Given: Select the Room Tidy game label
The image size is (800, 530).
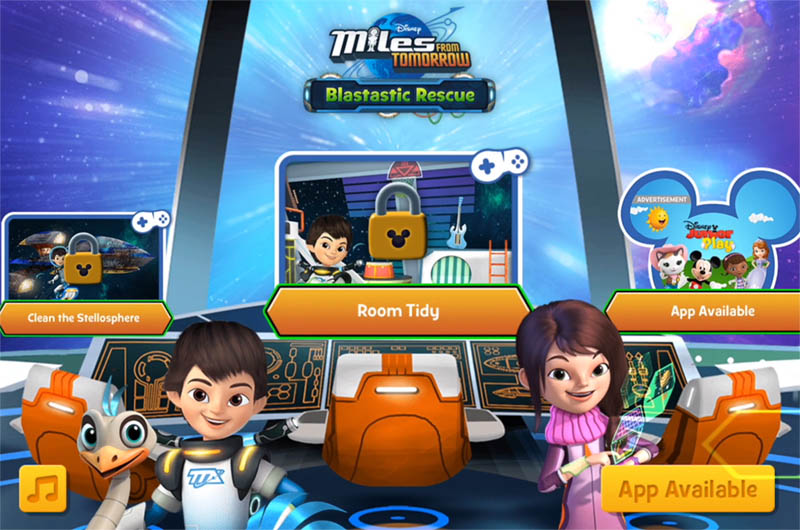Looking at the screenshot, I should [398, 311].
